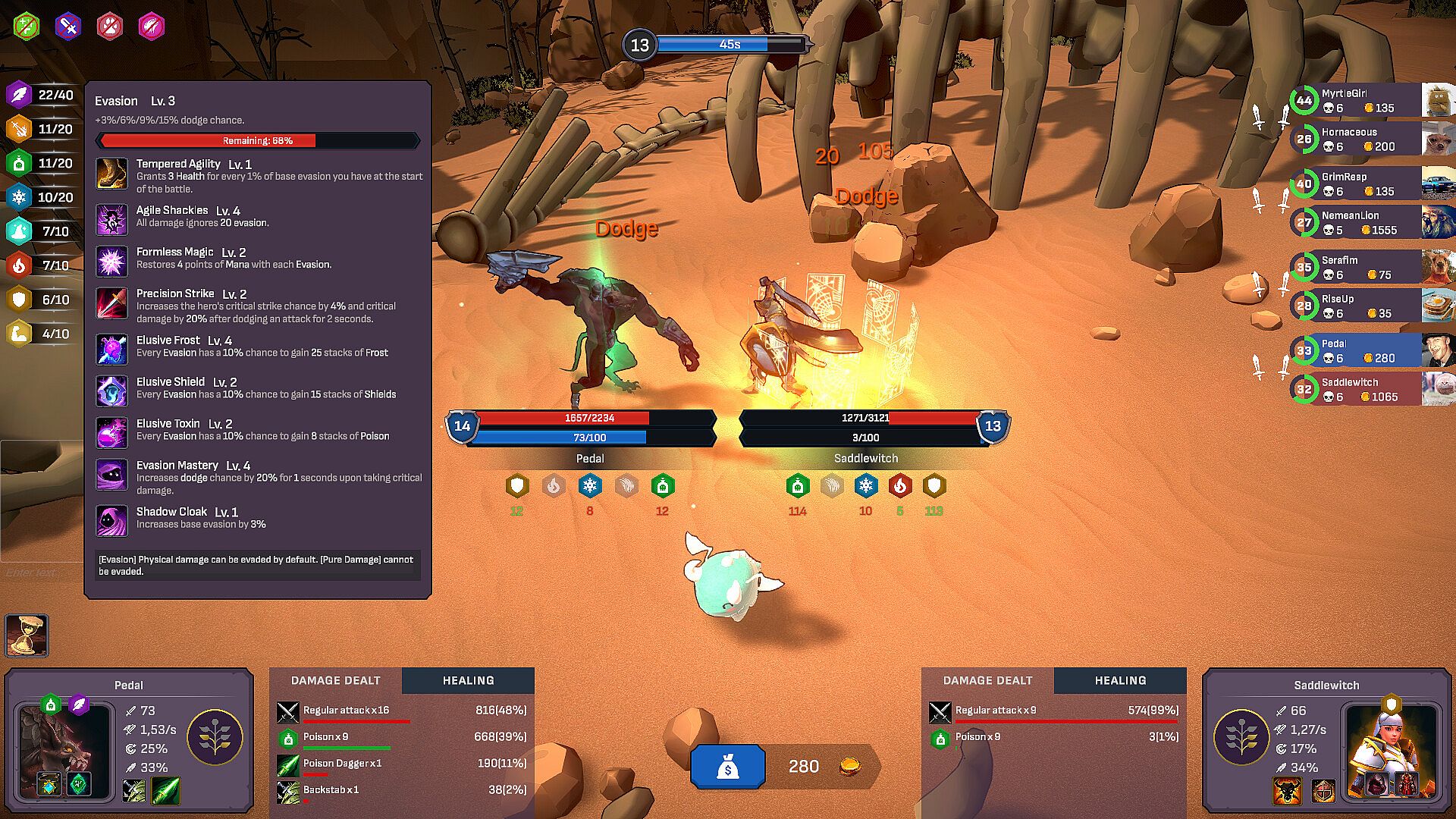Select the Shield trait showing 6/10
The width and height of the screenshot is (1456, 819).
20,300
